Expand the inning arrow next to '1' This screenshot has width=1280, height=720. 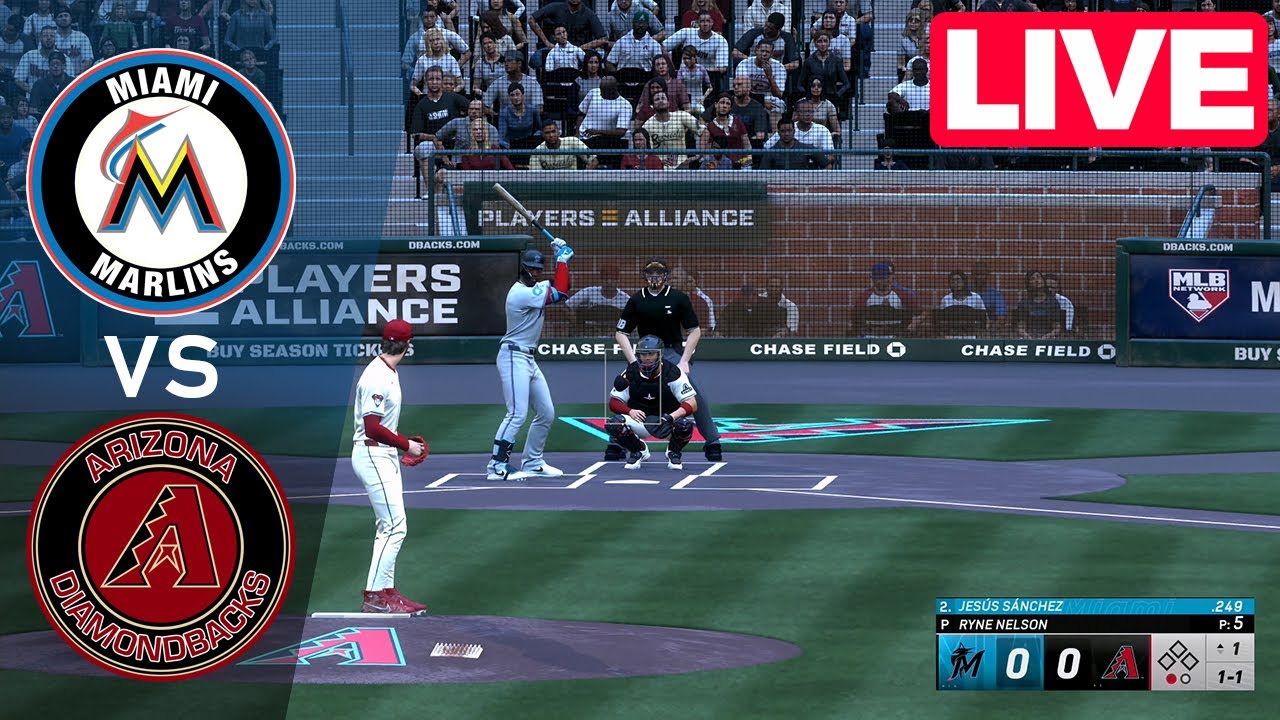(1221, 649)
